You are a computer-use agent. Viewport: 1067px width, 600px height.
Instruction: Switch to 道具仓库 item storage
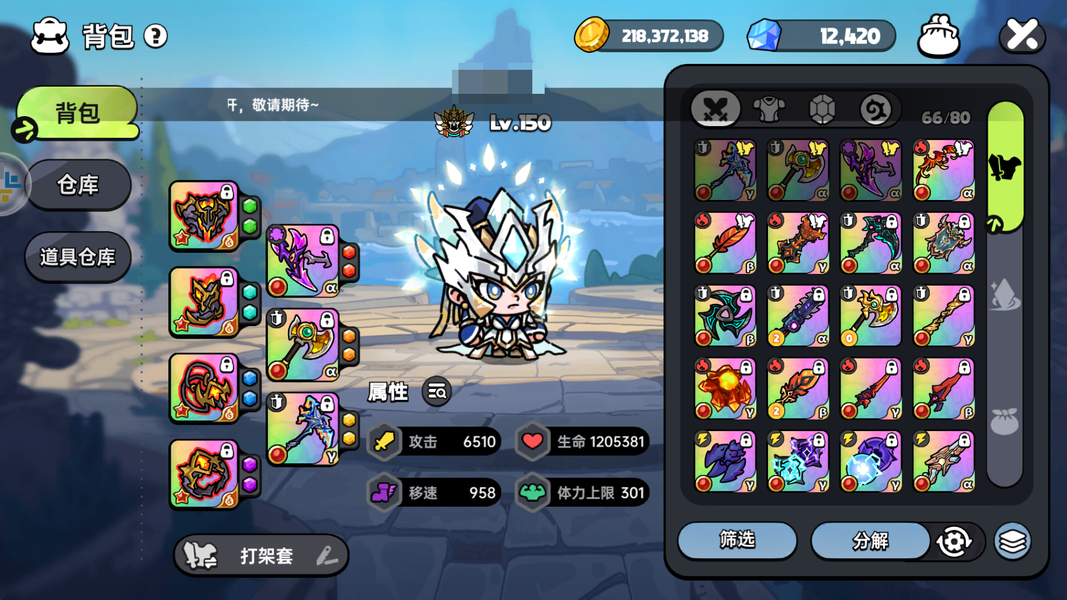pyautogui.click(x=78, y=257)
